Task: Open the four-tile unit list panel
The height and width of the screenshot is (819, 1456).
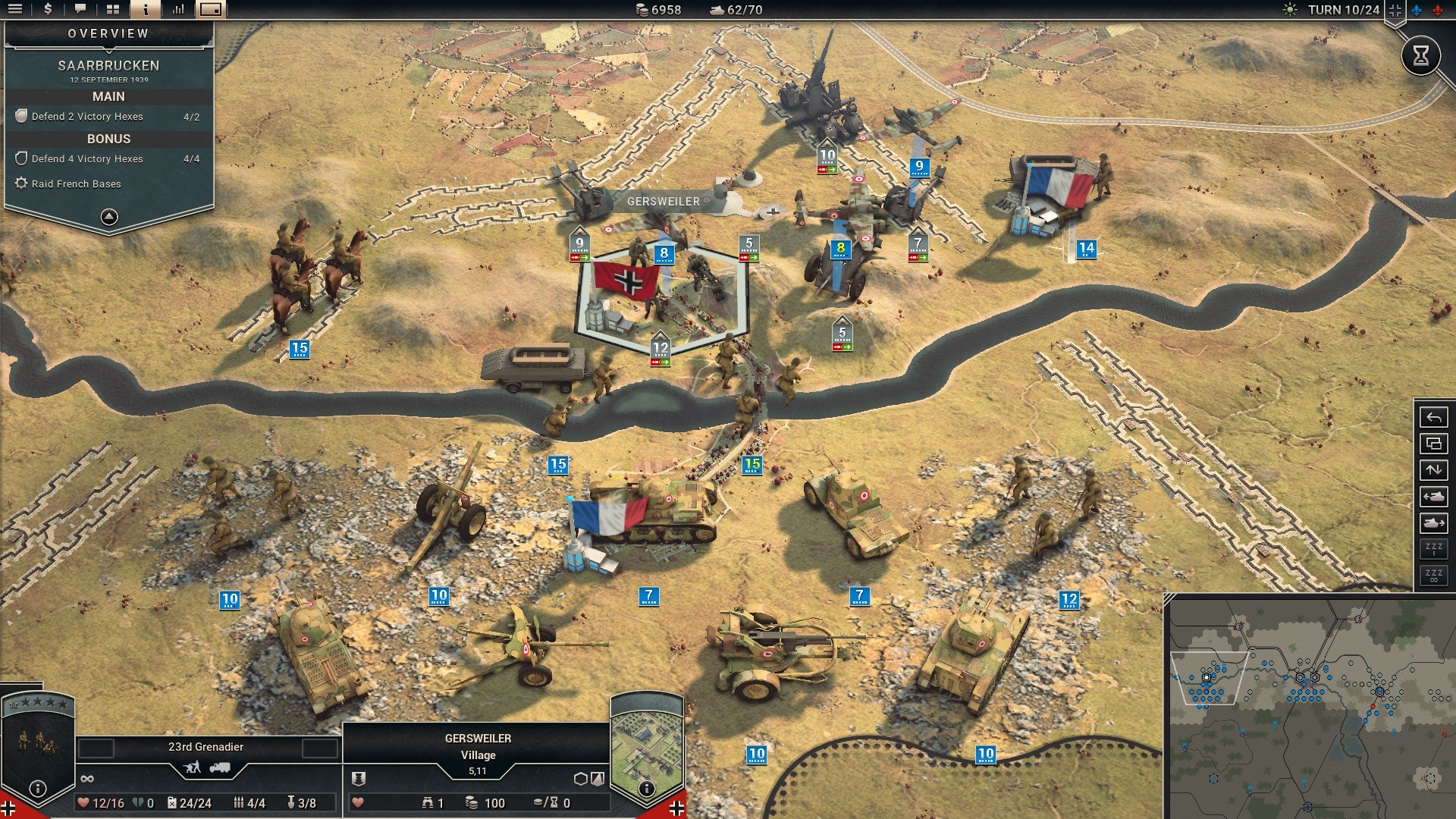Action: coord(113,10)
